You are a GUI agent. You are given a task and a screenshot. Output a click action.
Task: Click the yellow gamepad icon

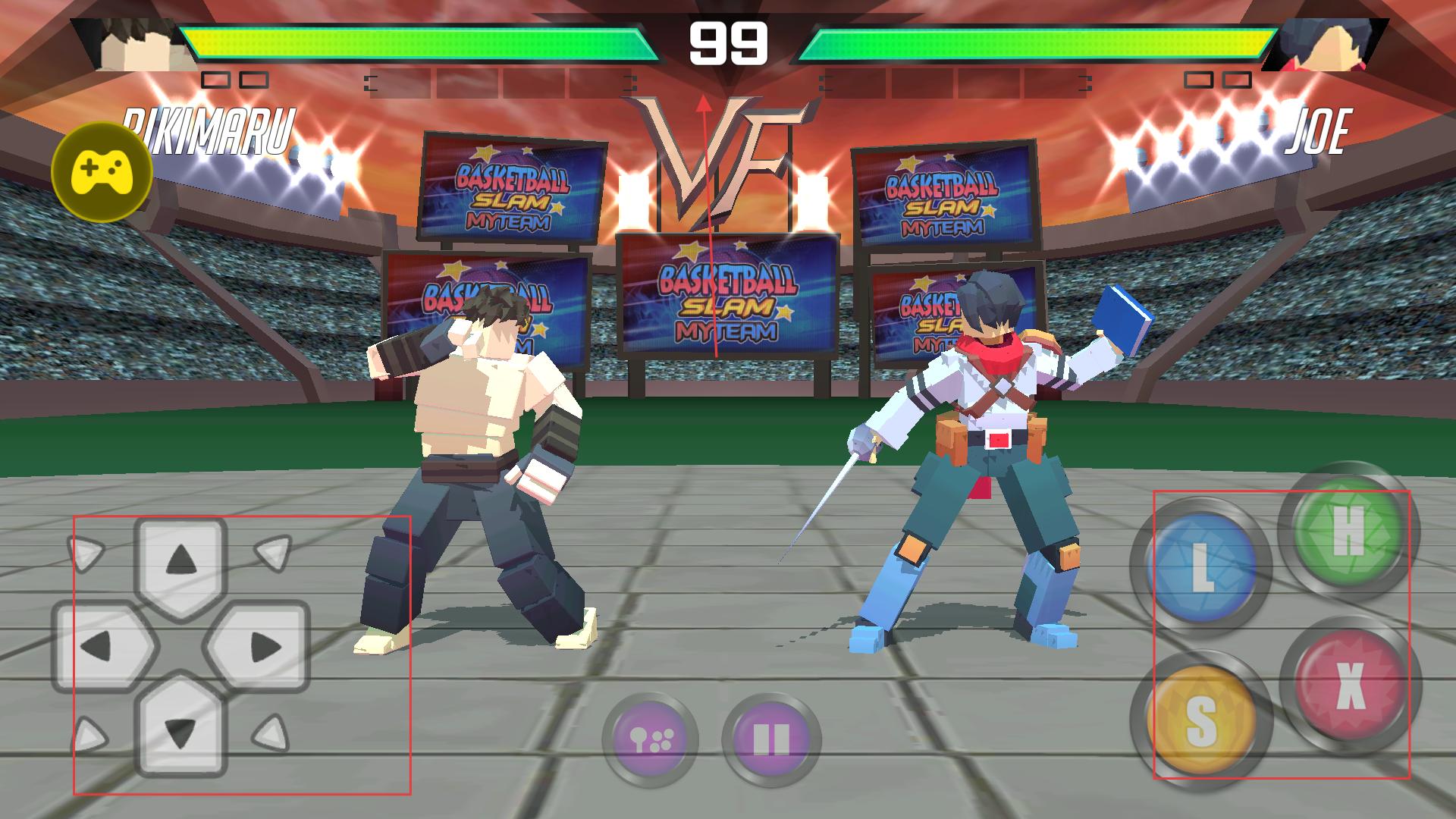pos(102,172)
